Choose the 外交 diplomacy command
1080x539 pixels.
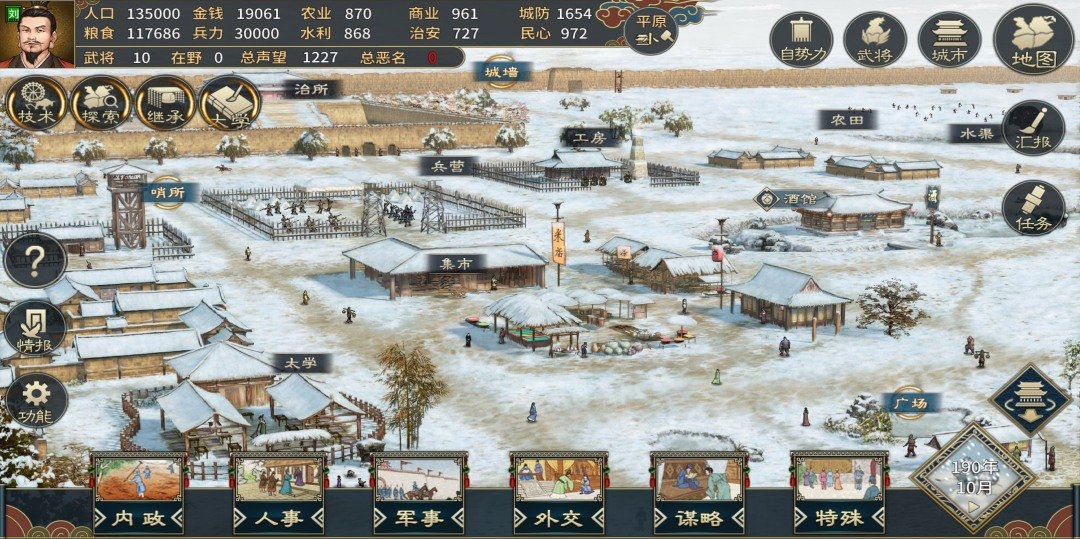[x=559, y=492]
